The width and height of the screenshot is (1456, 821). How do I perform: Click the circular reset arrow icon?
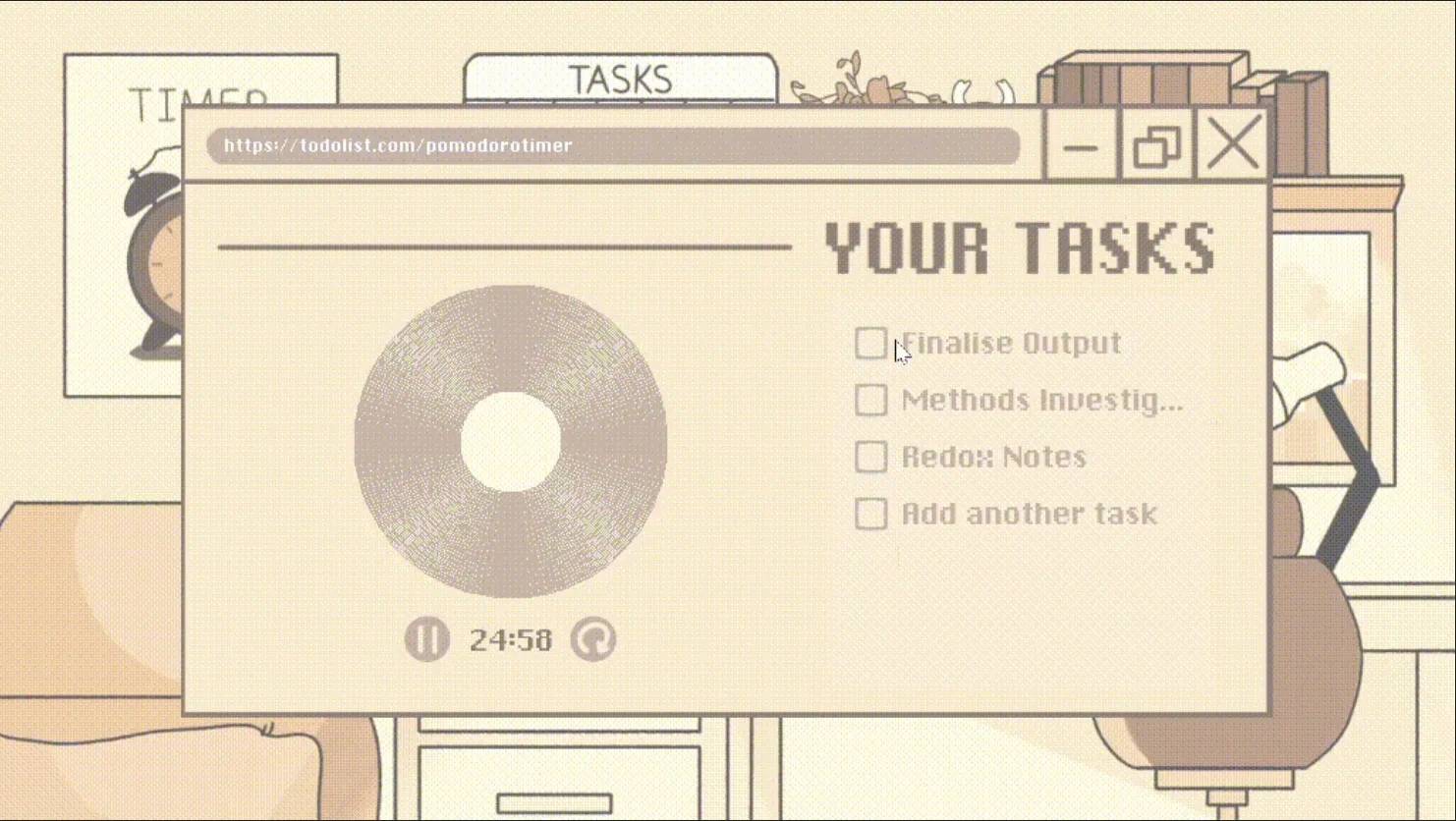tap(593, 638)
